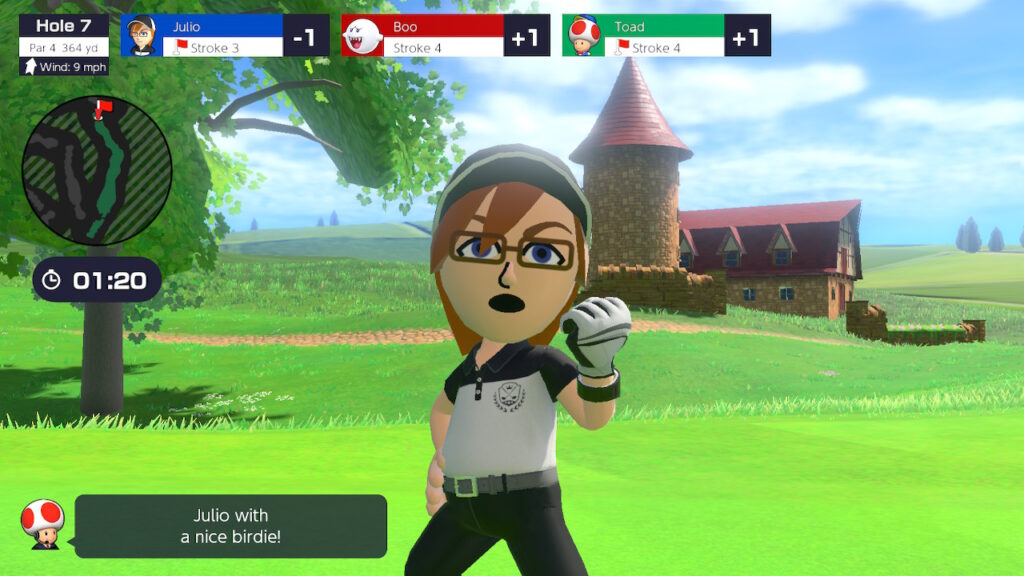Click the Toad commentator portrait
Image resolution: width=1024 pixels, height=576 pixels.
42,523
